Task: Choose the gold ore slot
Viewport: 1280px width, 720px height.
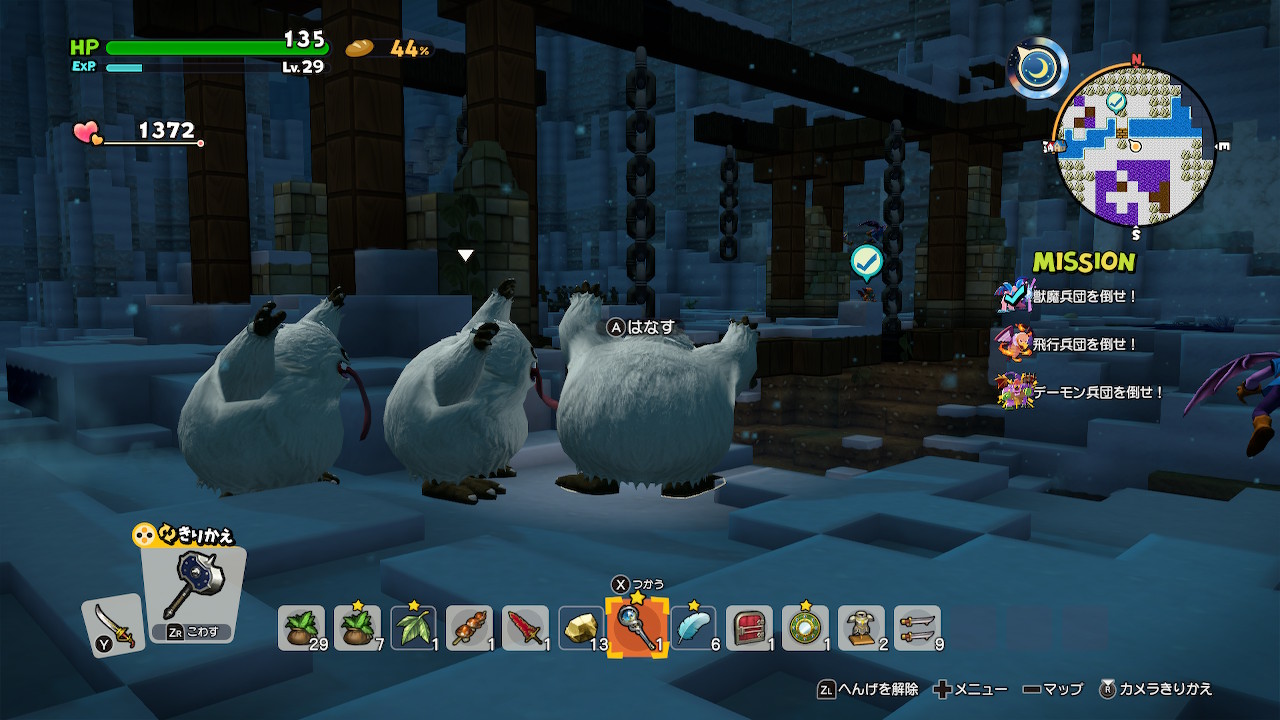Action: tap(582, 629)
